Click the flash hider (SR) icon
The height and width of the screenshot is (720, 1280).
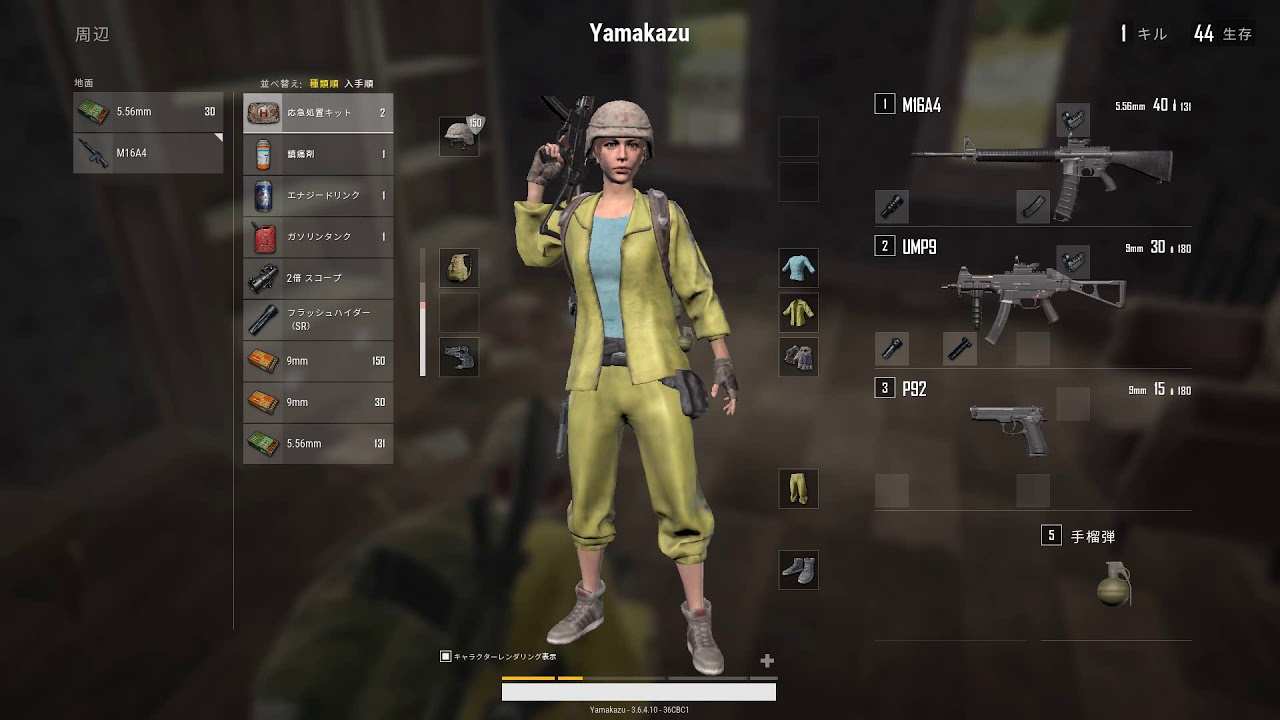[263, 319]
